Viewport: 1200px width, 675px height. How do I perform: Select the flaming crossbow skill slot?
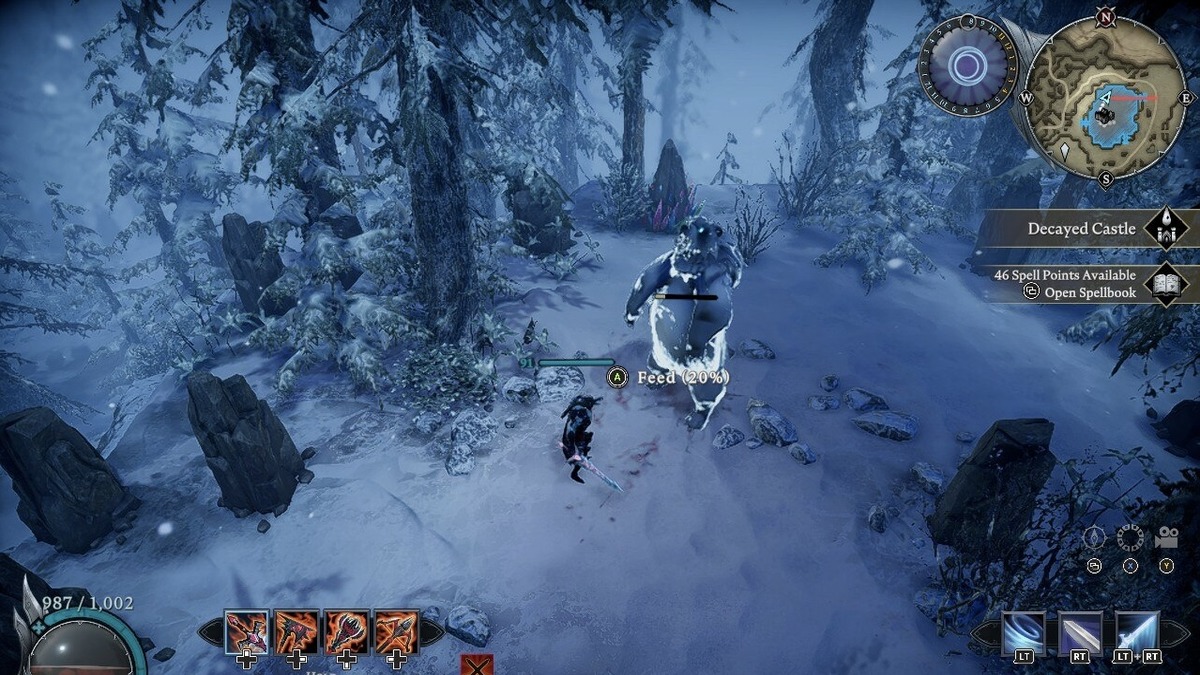coord(396,632)
